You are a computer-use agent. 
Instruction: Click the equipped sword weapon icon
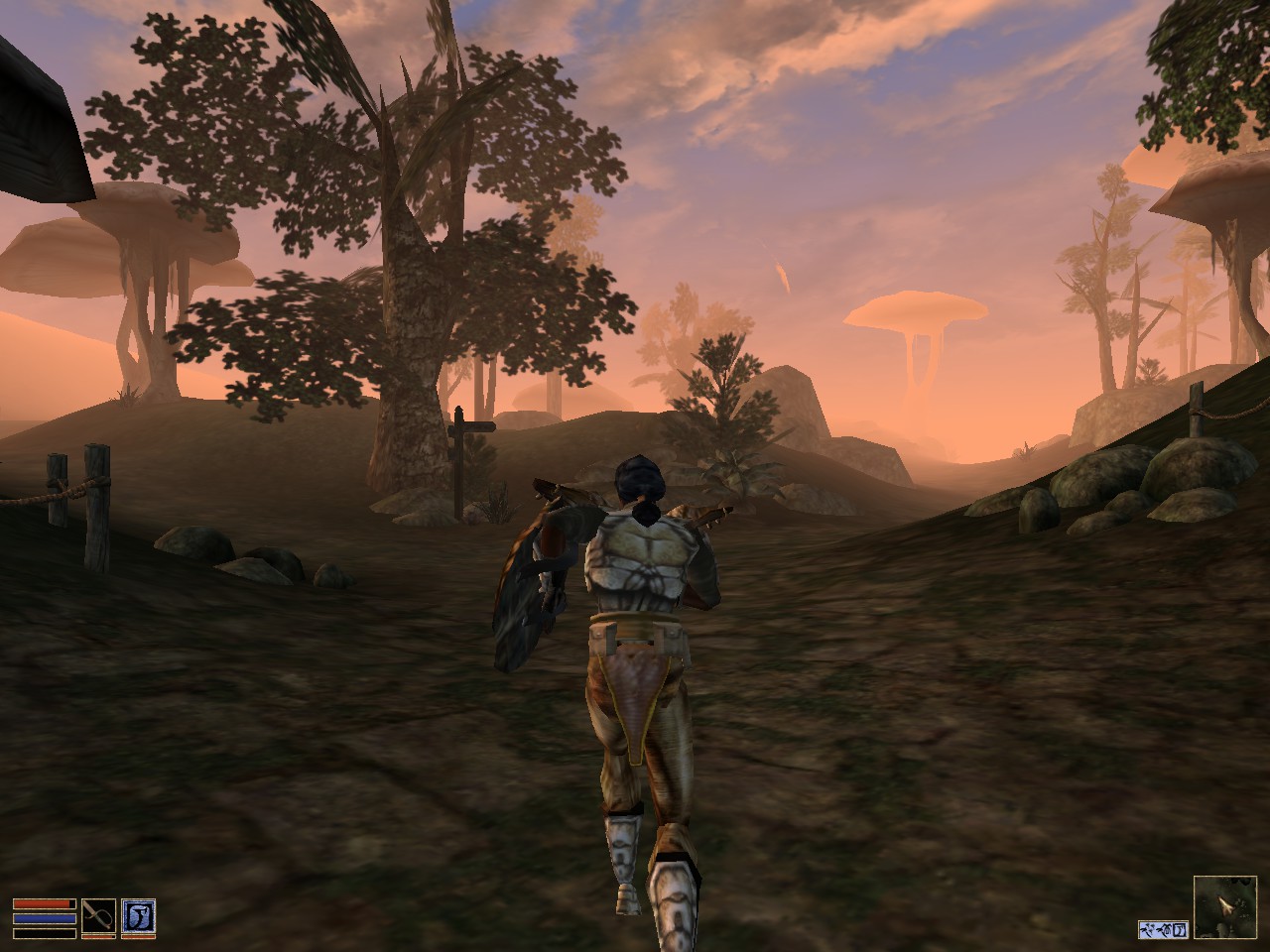[x=99, y=916]
